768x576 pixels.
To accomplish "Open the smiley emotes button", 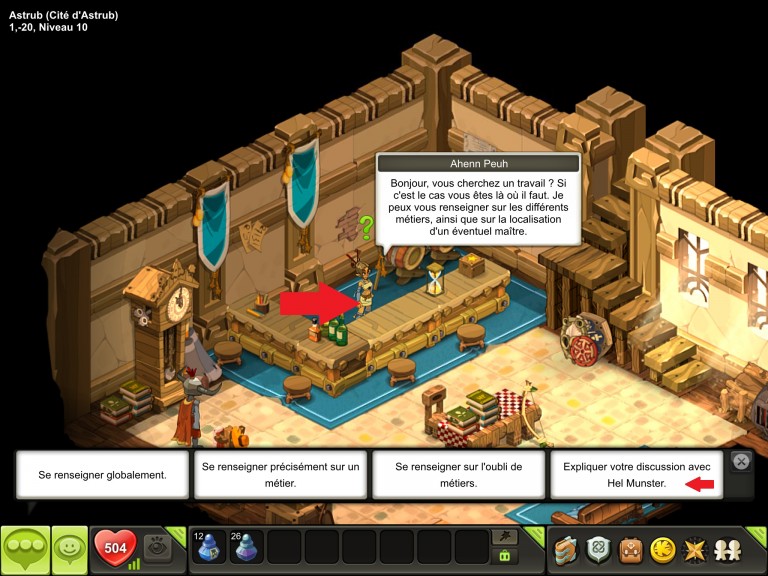I will coord(69,549).
